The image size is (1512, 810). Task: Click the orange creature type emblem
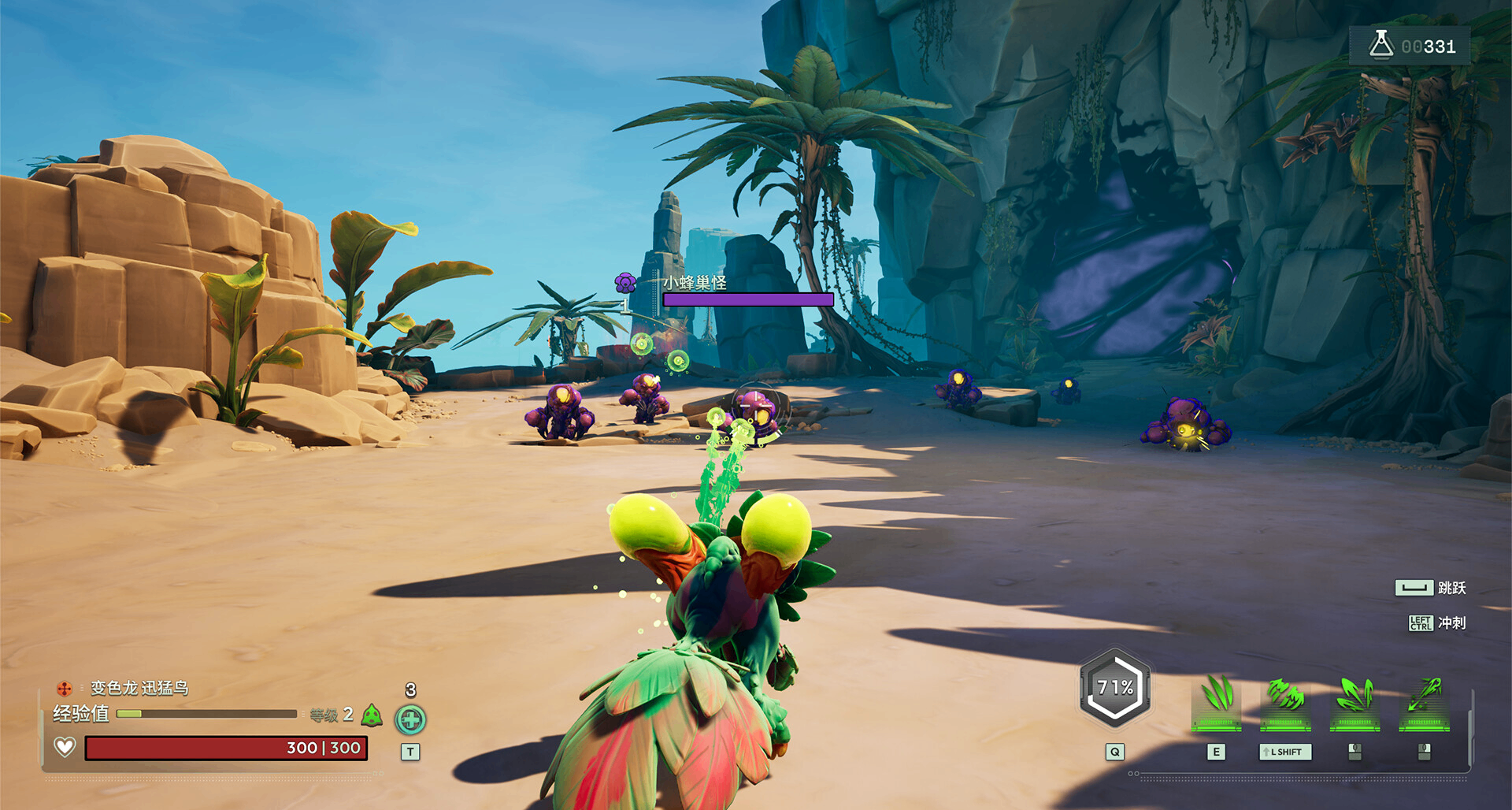[65, 689]
